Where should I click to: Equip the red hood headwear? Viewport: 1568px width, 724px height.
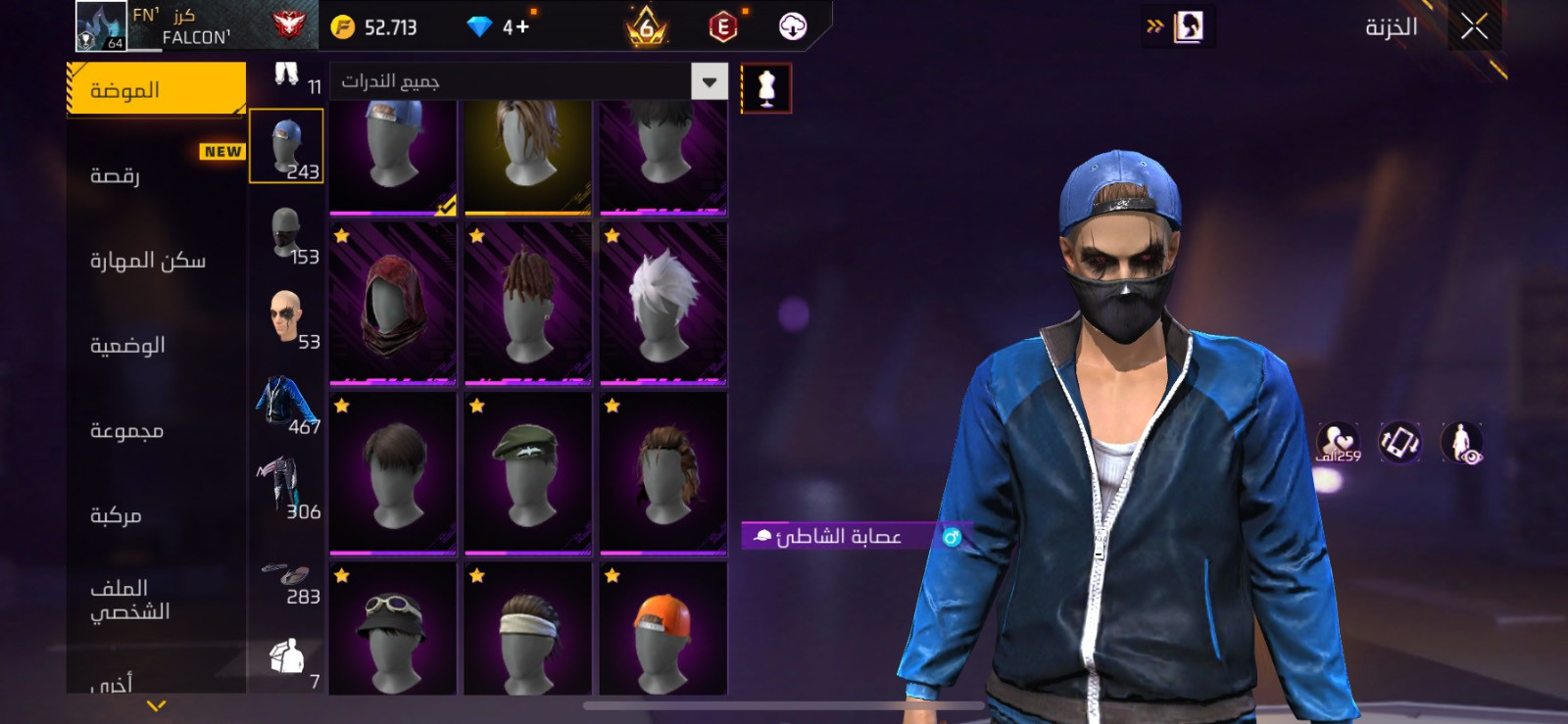[393, 302]
